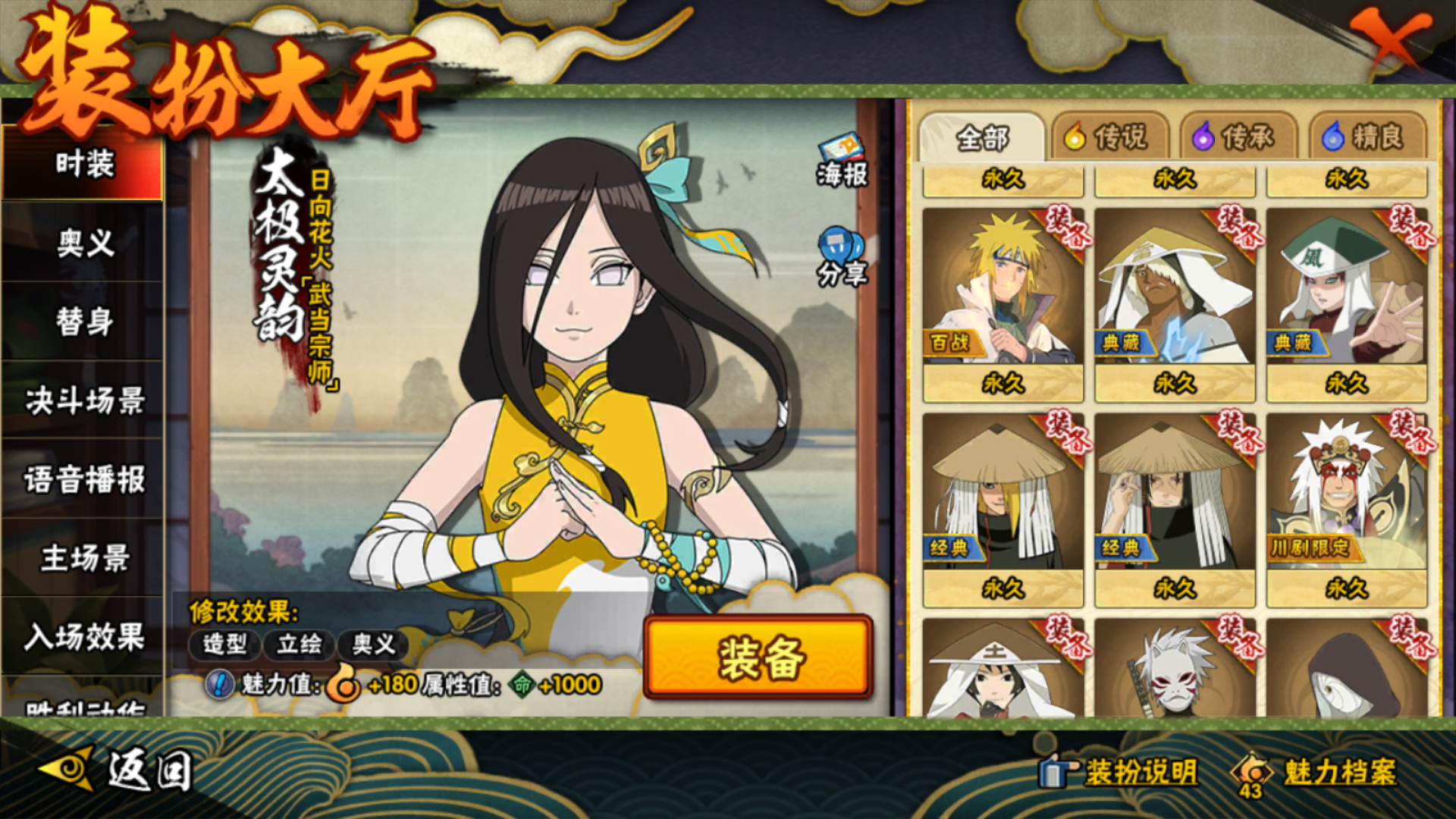Choose the 入场效果 menu entry
The height and width of the screenshot is (819, 1456).
click(83, 637)
